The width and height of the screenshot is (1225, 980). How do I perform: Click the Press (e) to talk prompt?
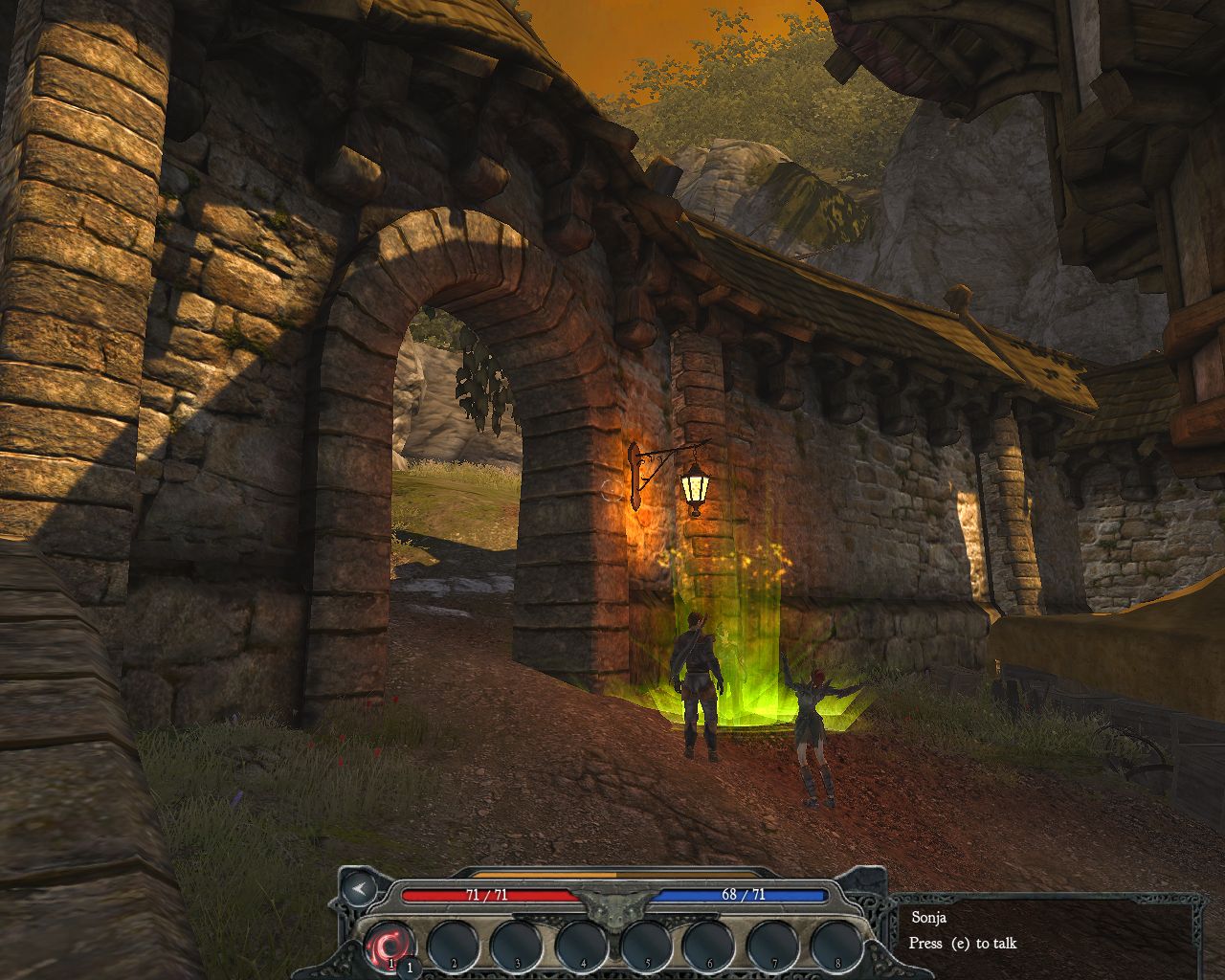(x=964, y=944)
